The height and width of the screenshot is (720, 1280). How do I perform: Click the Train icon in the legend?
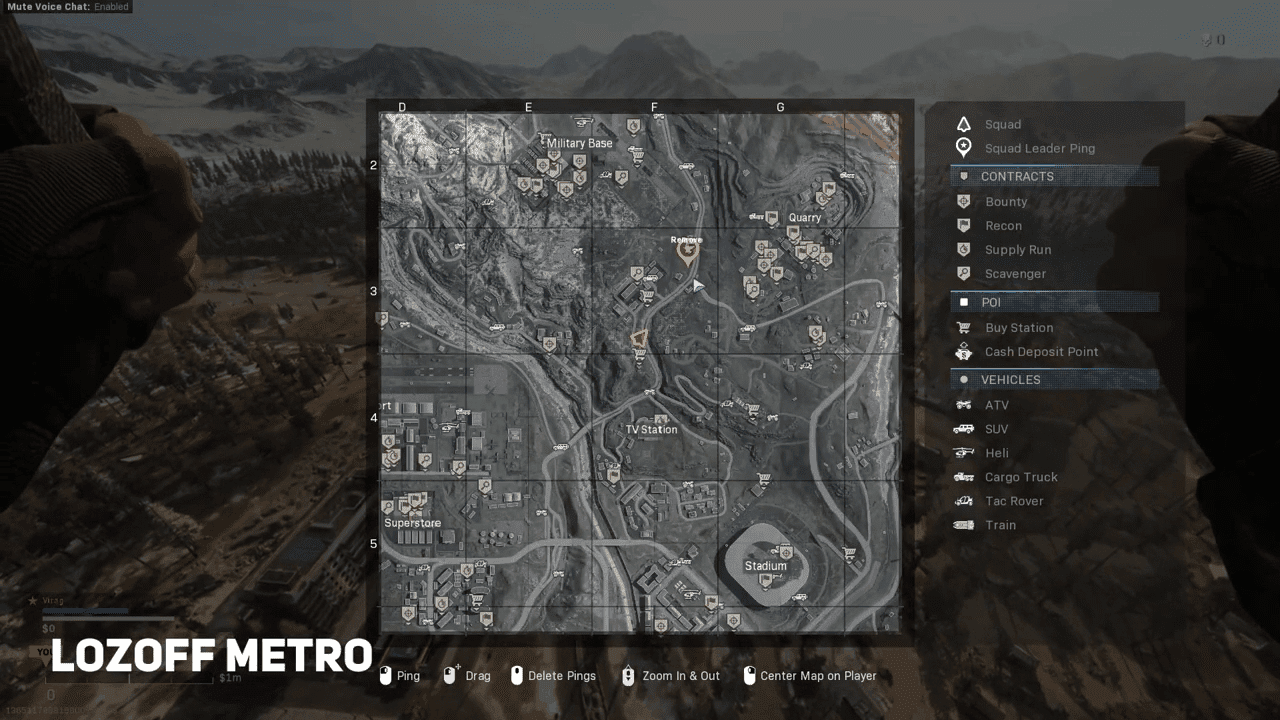pyautogui.click(x=963, y=524)
